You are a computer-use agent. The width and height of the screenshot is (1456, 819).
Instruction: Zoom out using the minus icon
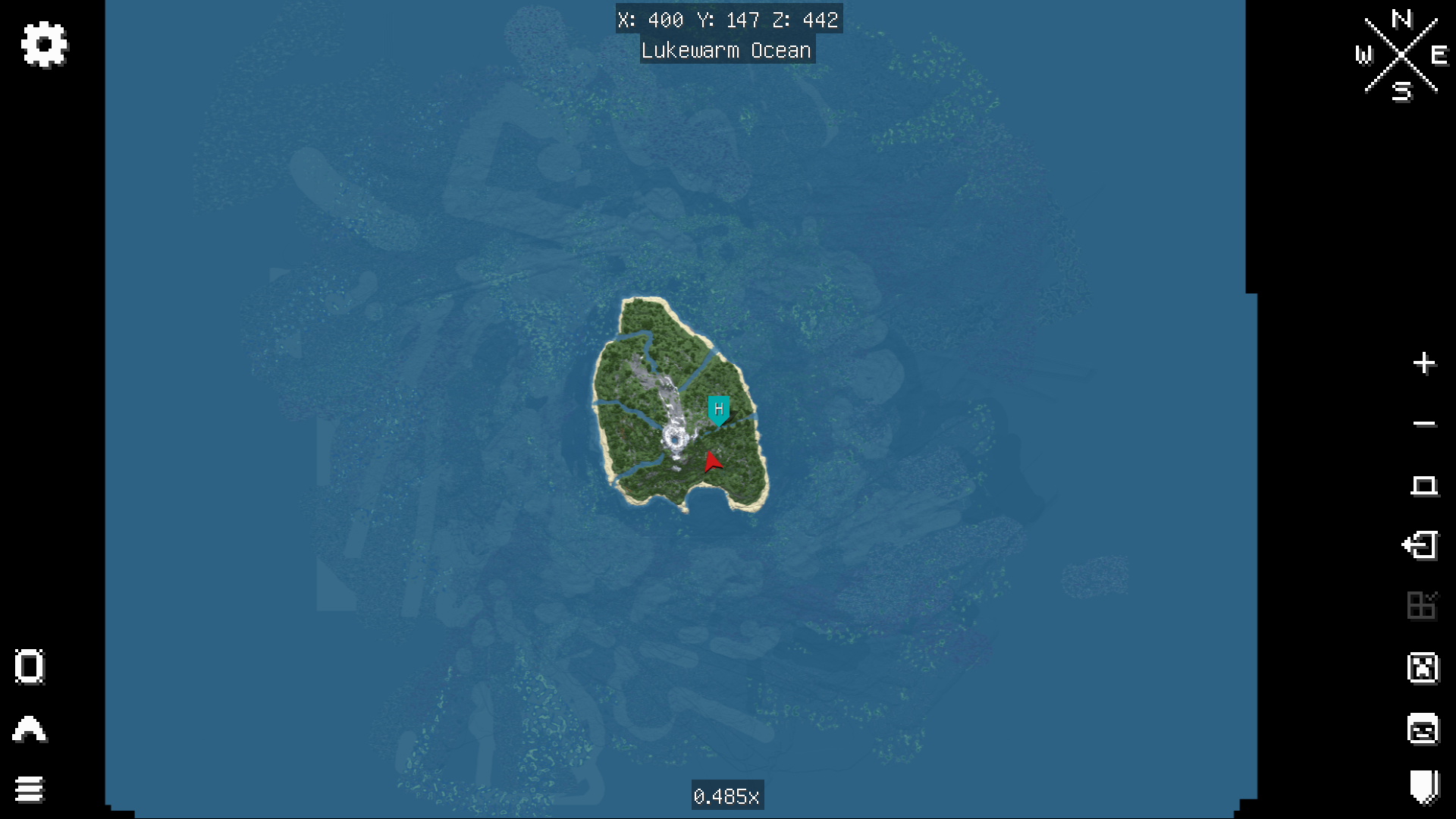pyautogui.click(x=1425, y=423)
